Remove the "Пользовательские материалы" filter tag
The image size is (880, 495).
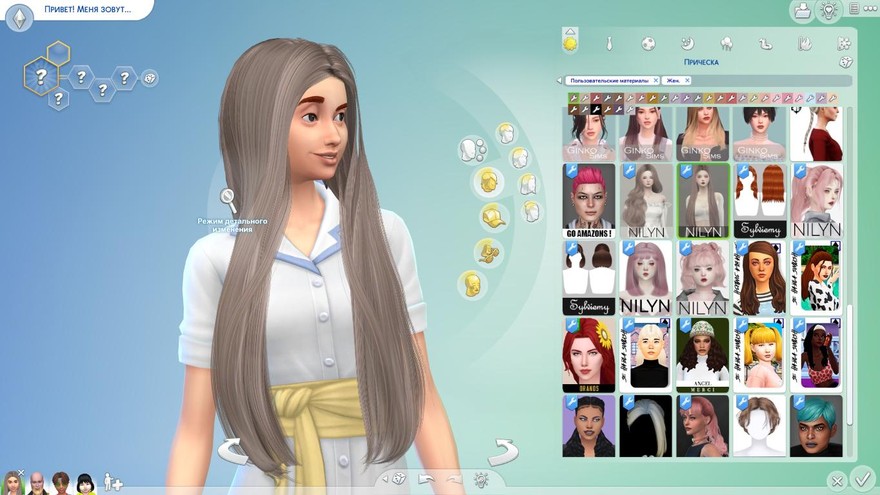pos(655,80)
